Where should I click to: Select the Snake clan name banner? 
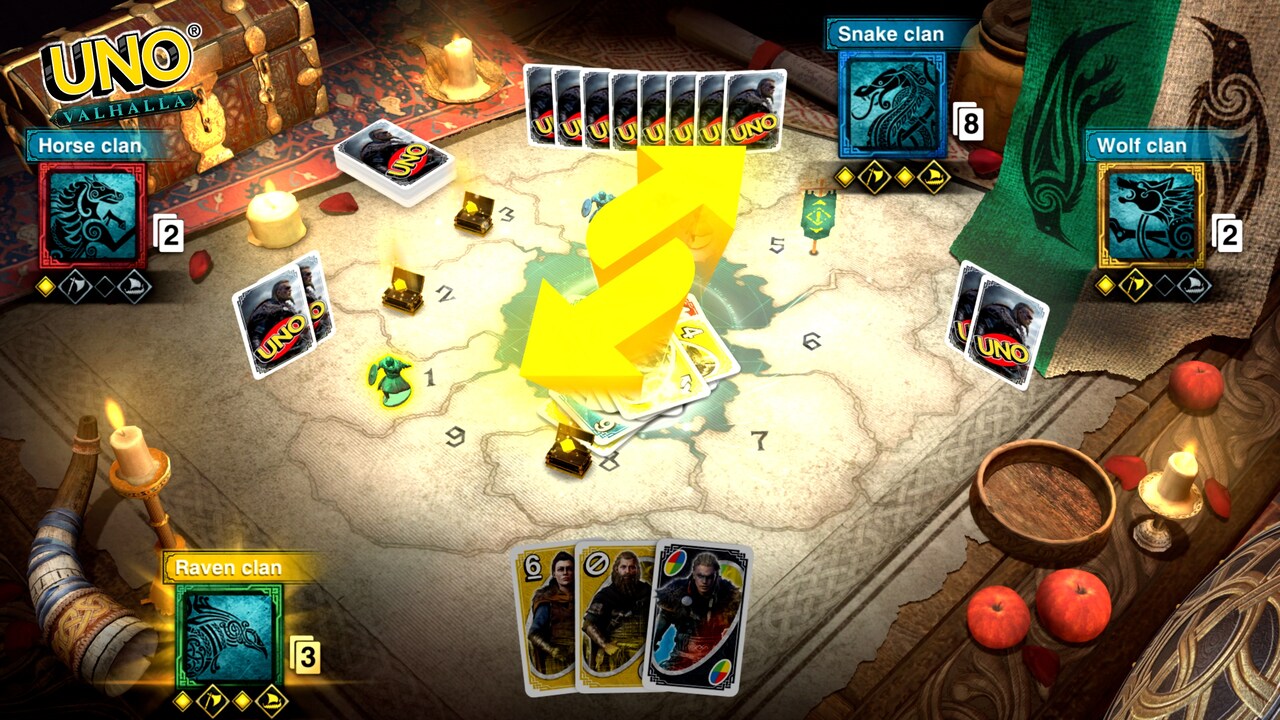(888, 33)
